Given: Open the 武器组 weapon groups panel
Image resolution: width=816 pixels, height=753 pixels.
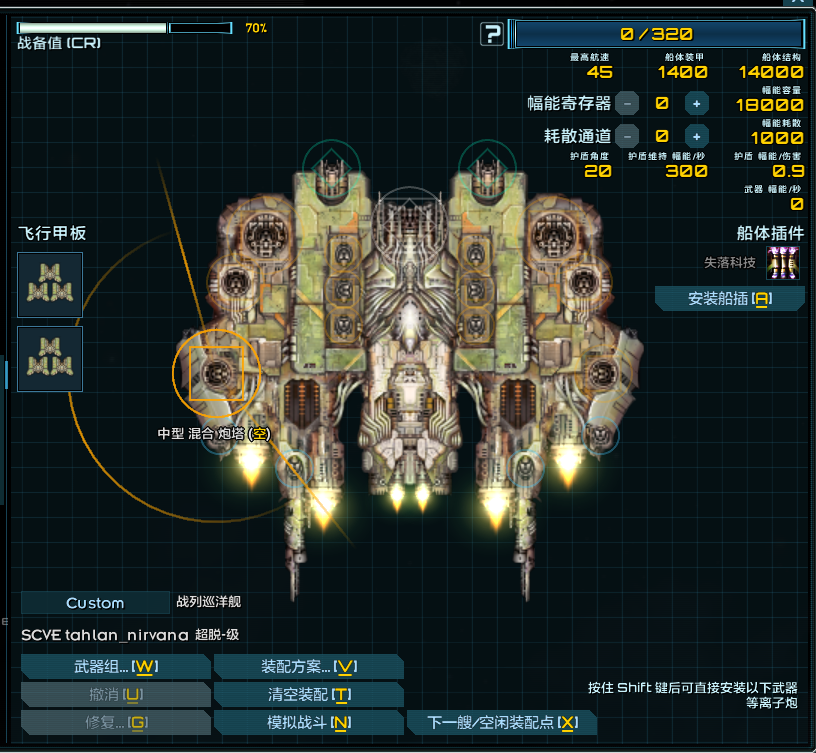Looking at the screenshot, I should point(115,667).
